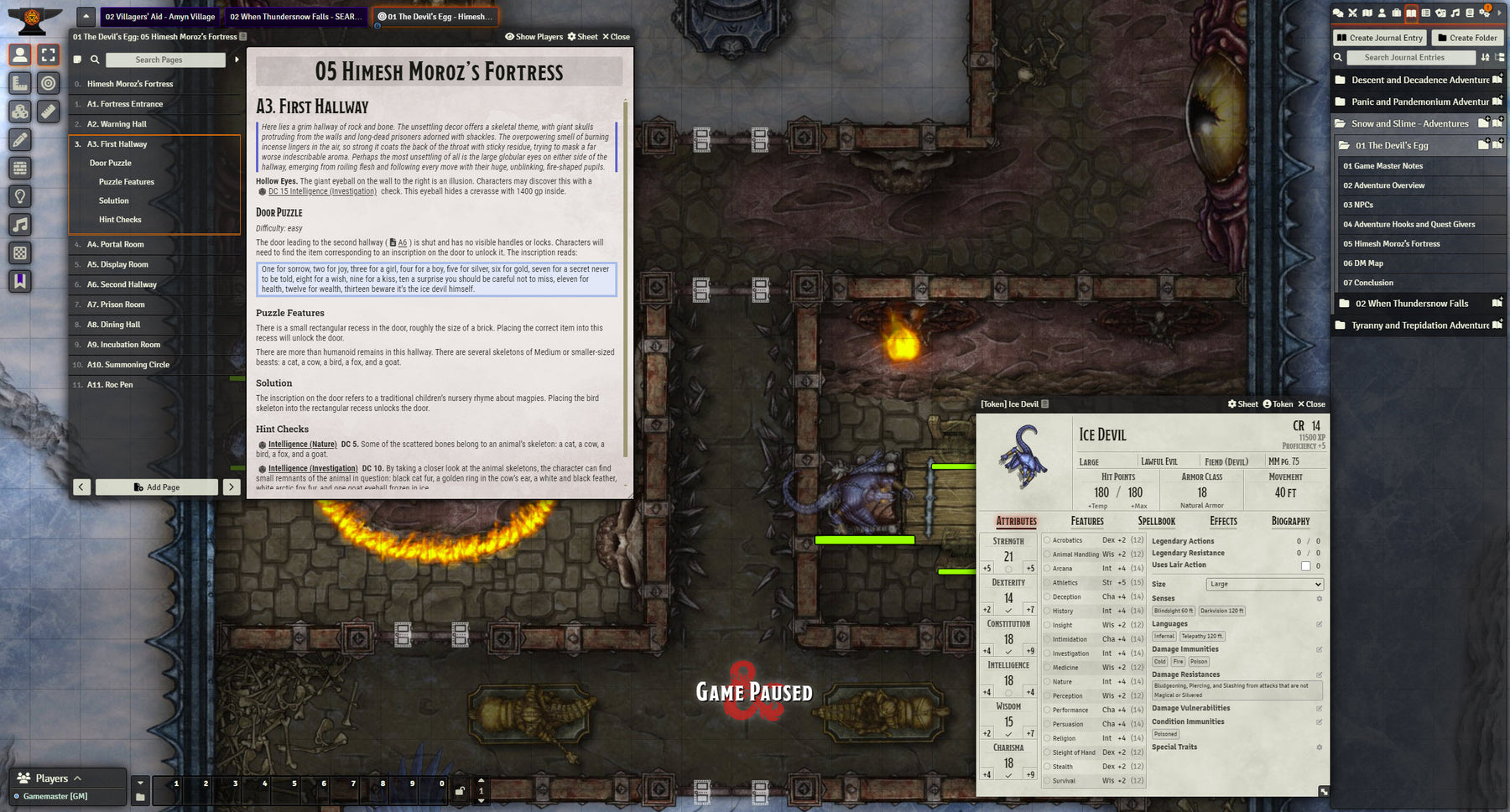Open the 06 DM Map journal entry
Image resolution: width=1510 pixels, height=812 pixels.
1363,263
